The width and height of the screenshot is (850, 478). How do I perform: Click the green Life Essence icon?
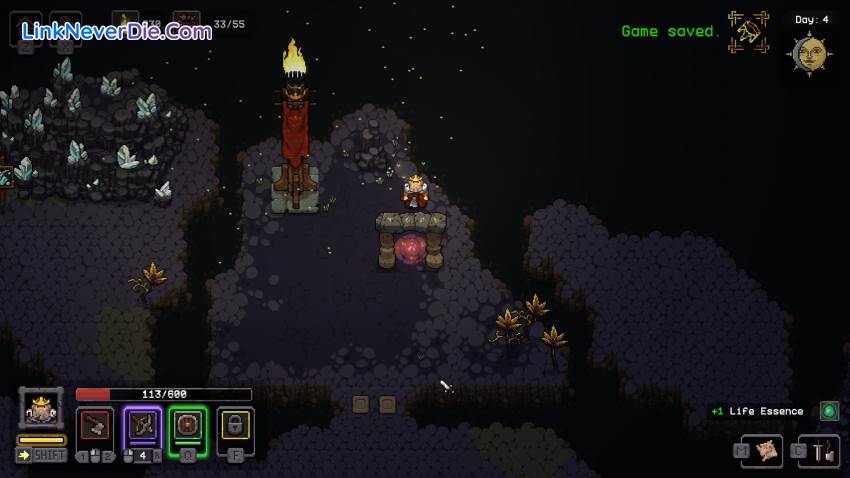point(828,411)
